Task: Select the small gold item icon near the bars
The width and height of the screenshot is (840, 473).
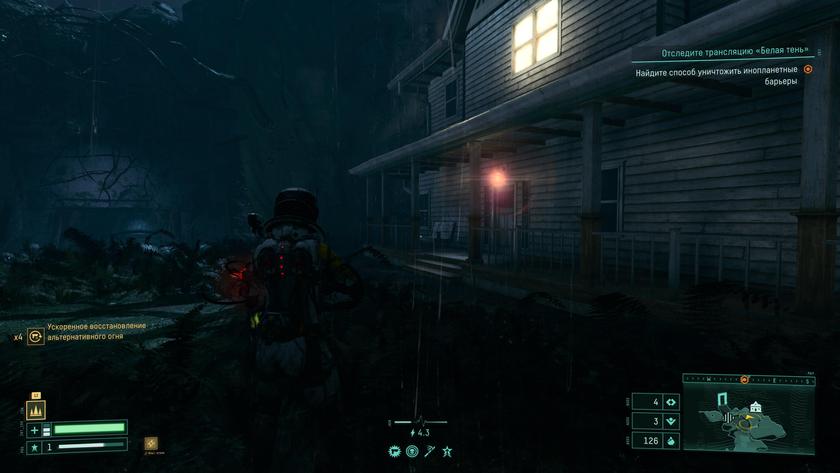Action: pos(150,443)
